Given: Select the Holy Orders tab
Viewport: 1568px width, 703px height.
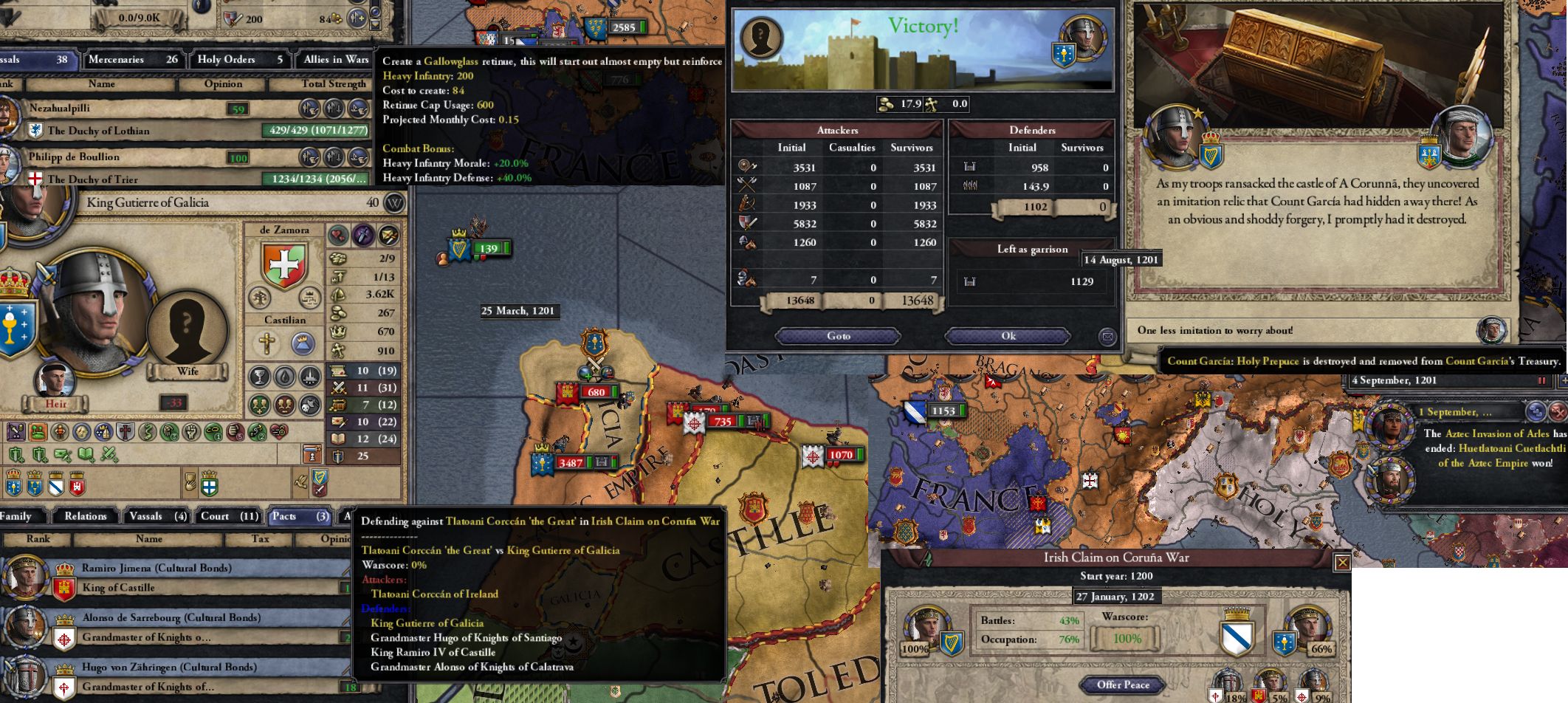Looking at the screenshot, I should click(x=238, y=59).
